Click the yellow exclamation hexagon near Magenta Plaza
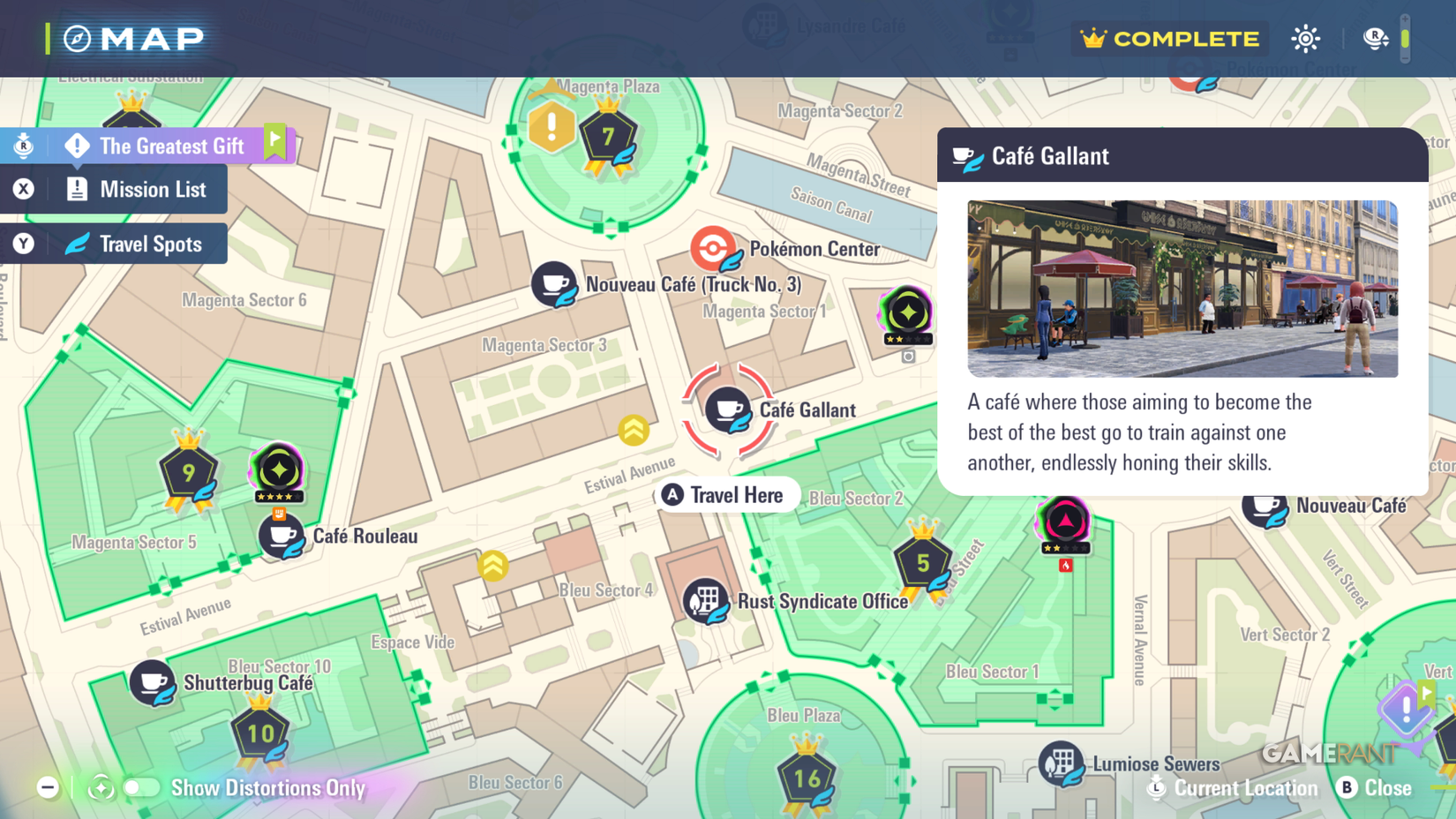1456x819 pixels. (x=551, y=128)
